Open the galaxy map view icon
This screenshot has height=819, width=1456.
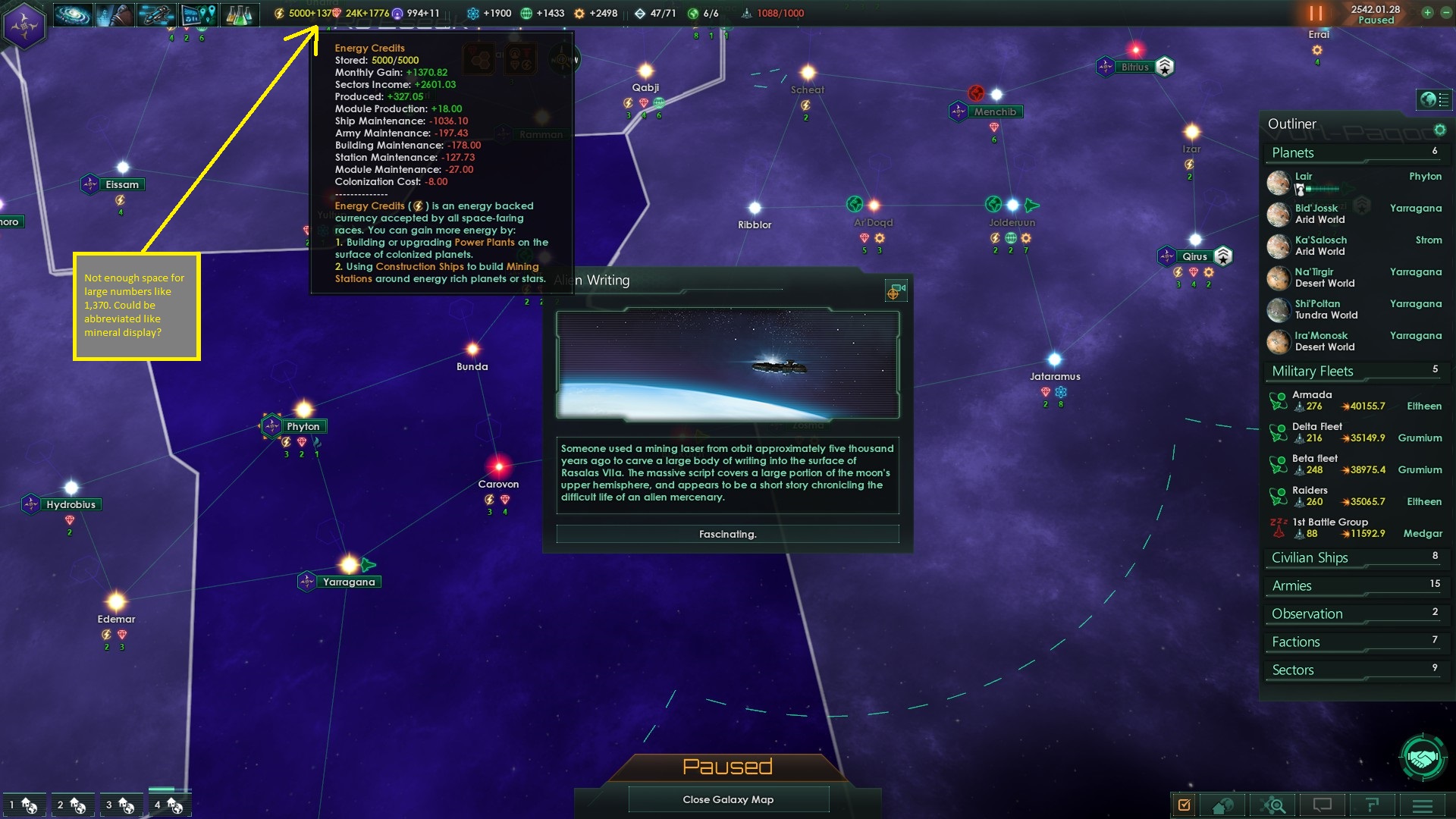(72, 15)
